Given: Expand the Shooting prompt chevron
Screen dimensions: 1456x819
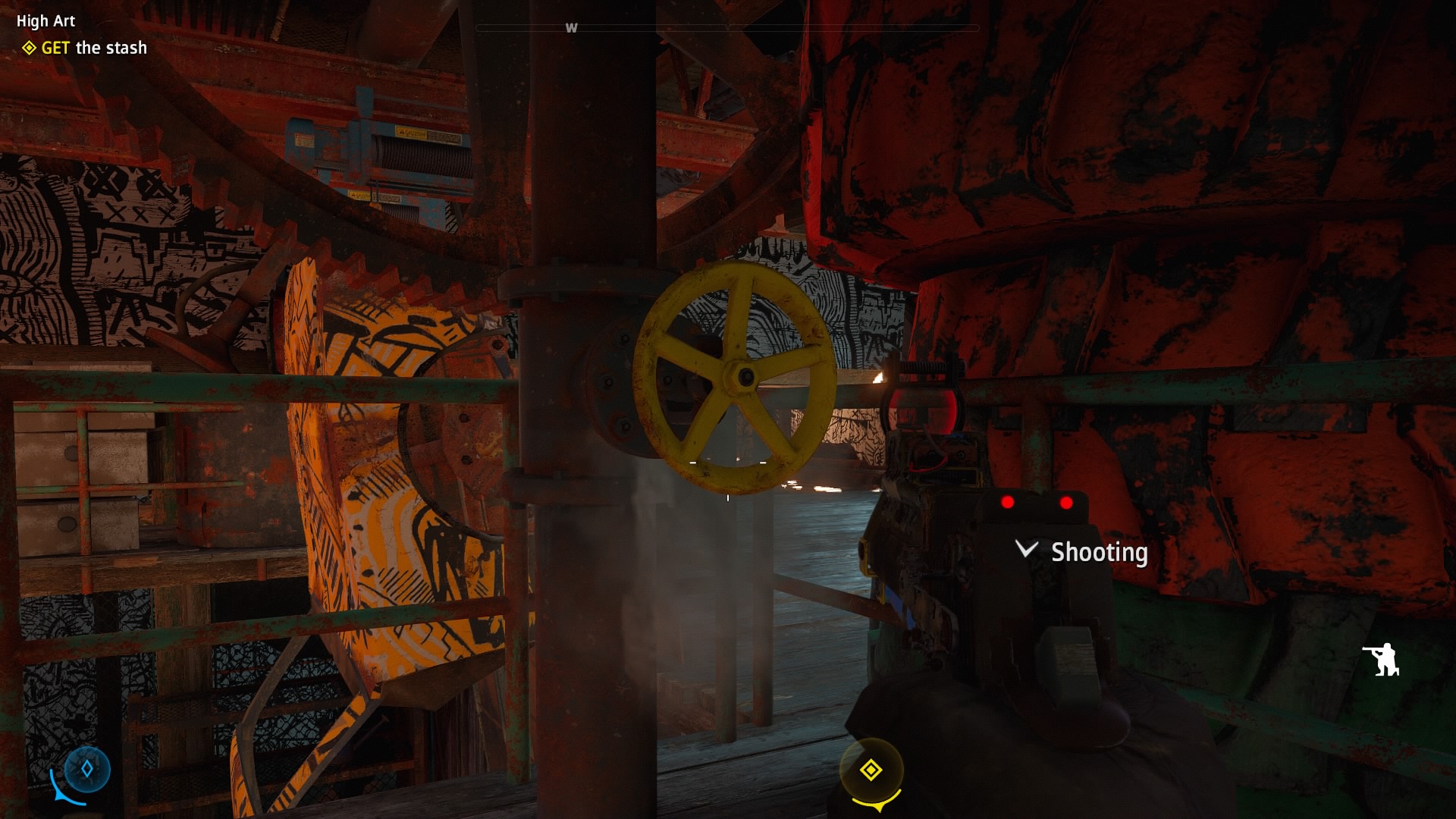Looking at the screenshot, I should pos(1026,549).
